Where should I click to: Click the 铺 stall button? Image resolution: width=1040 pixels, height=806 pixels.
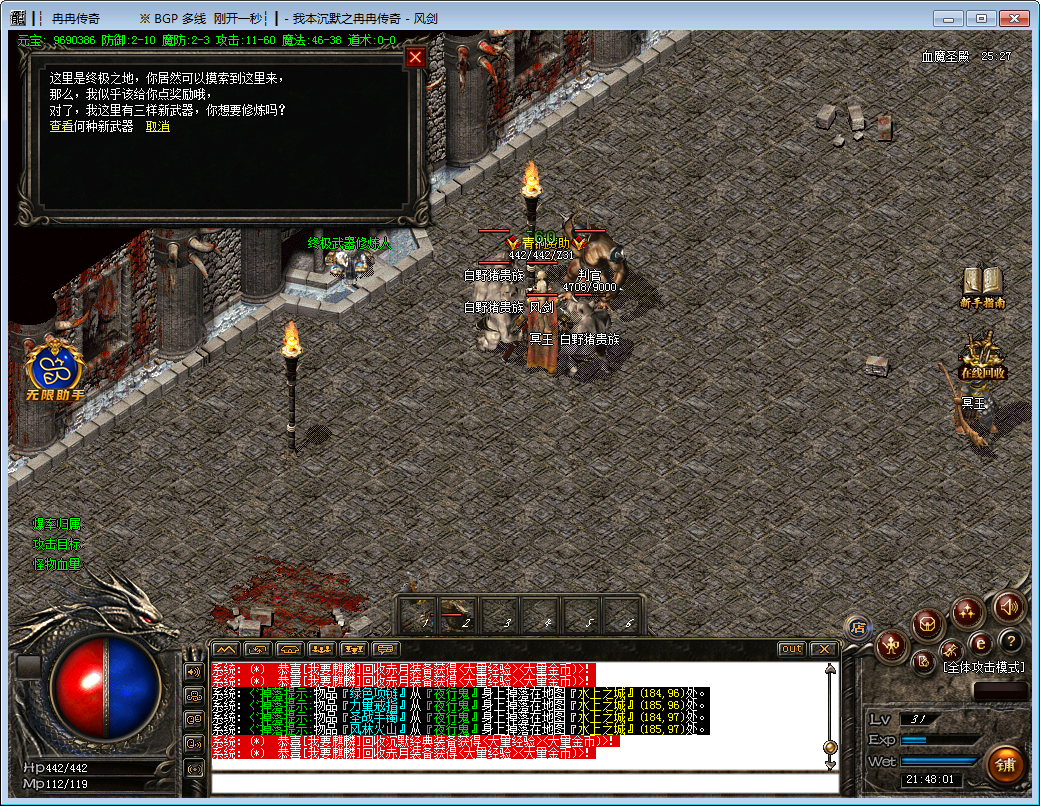tap(1004, 764)
